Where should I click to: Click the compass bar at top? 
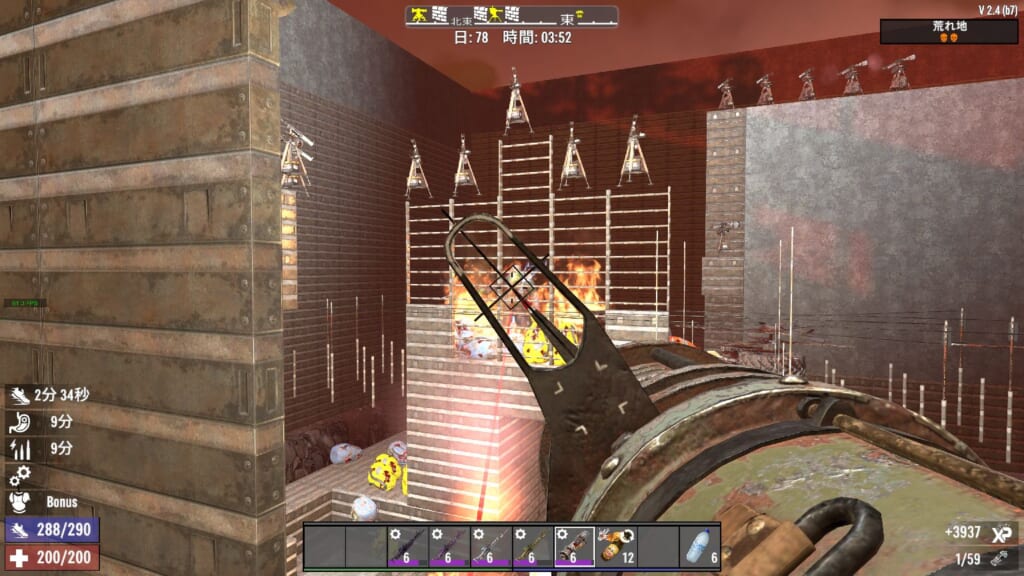click(511, 16)
